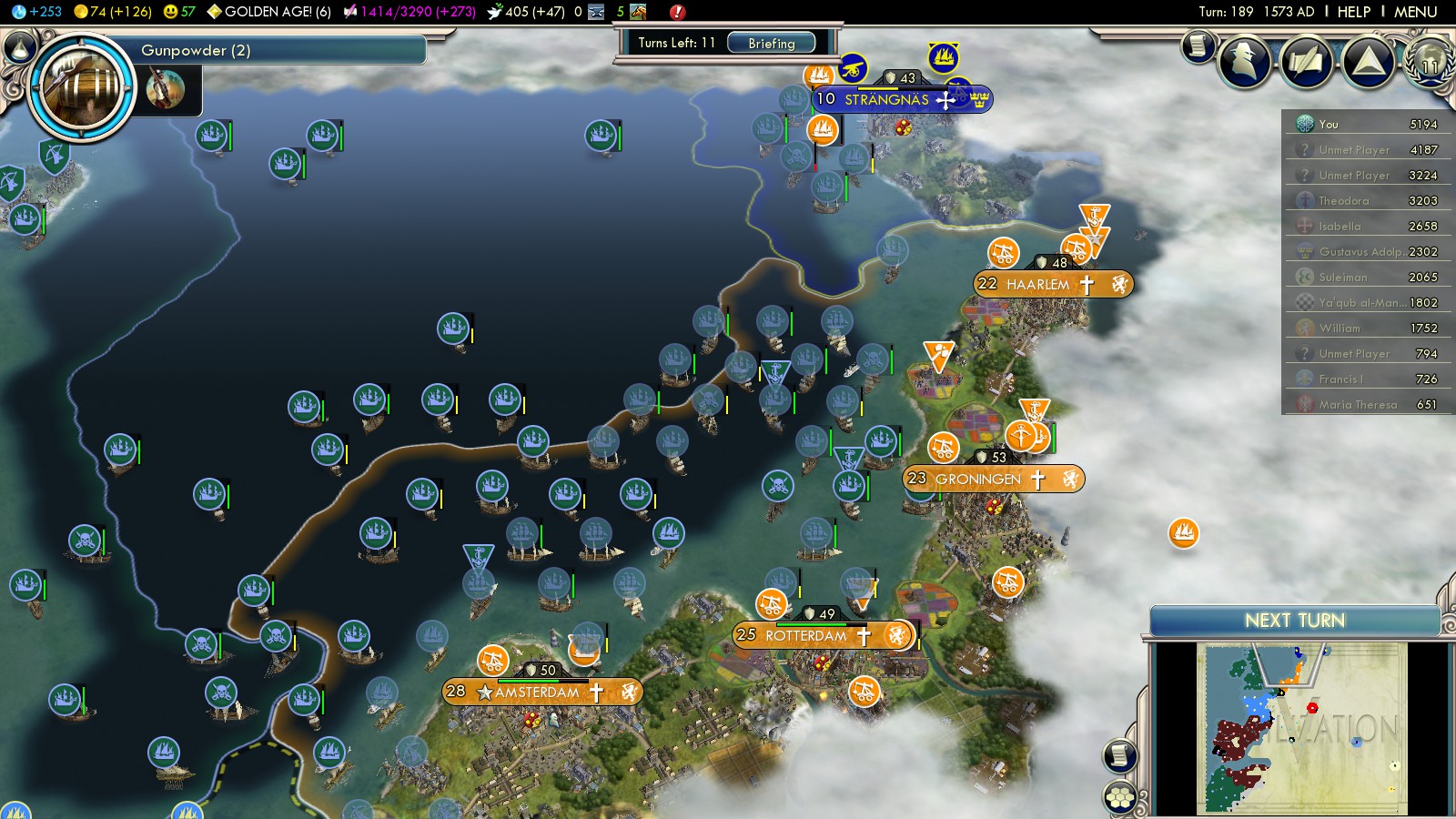Open the World Congress globe icon

click(x=1429, y=62)
